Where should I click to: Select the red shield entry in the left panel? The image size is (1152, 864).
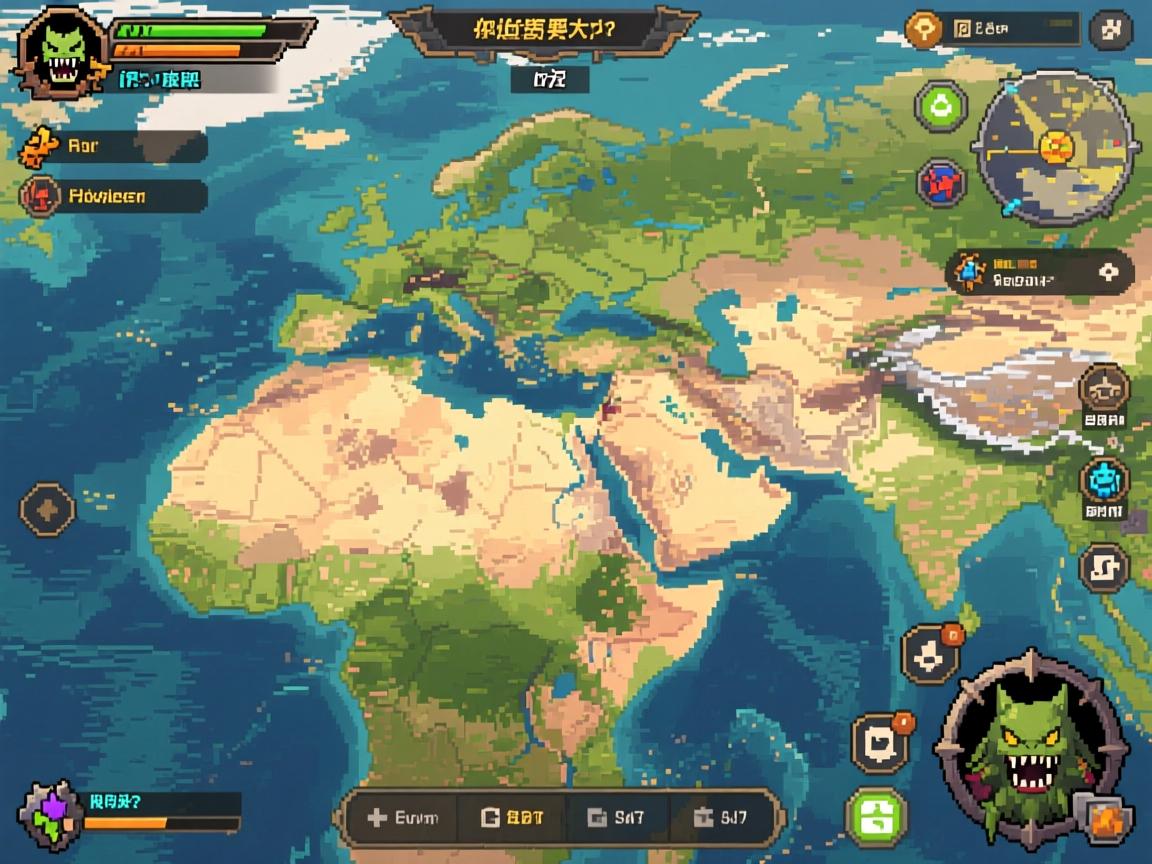pyautogui.click(x=112, y=196)
